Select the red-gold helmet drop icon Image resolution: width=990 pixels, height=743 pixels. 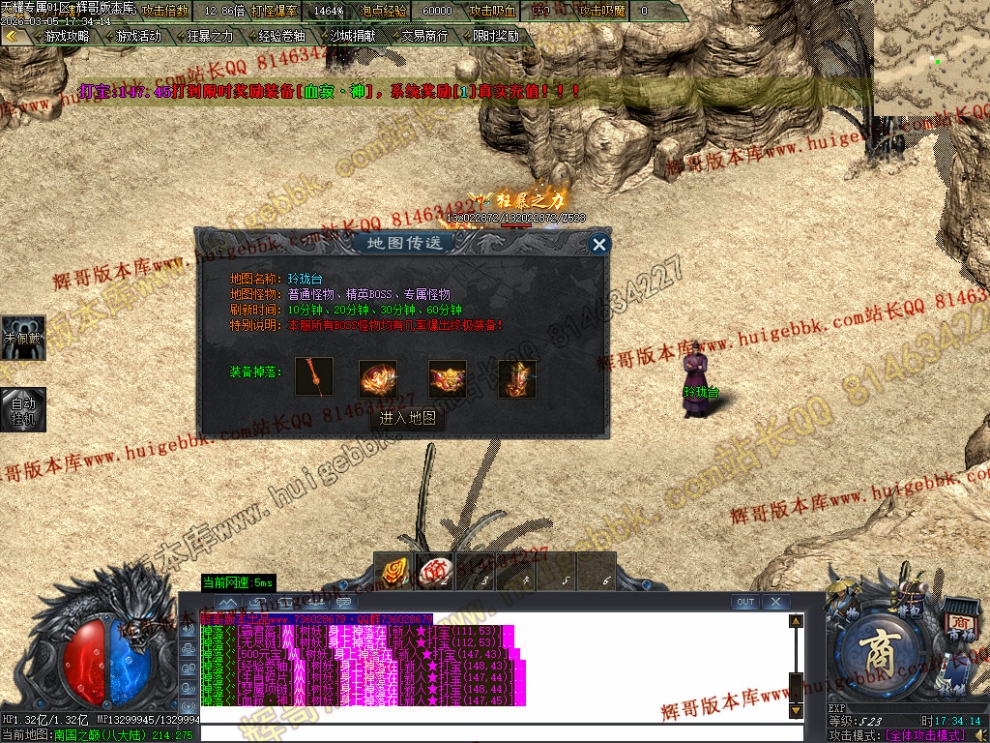pos(447,379)
